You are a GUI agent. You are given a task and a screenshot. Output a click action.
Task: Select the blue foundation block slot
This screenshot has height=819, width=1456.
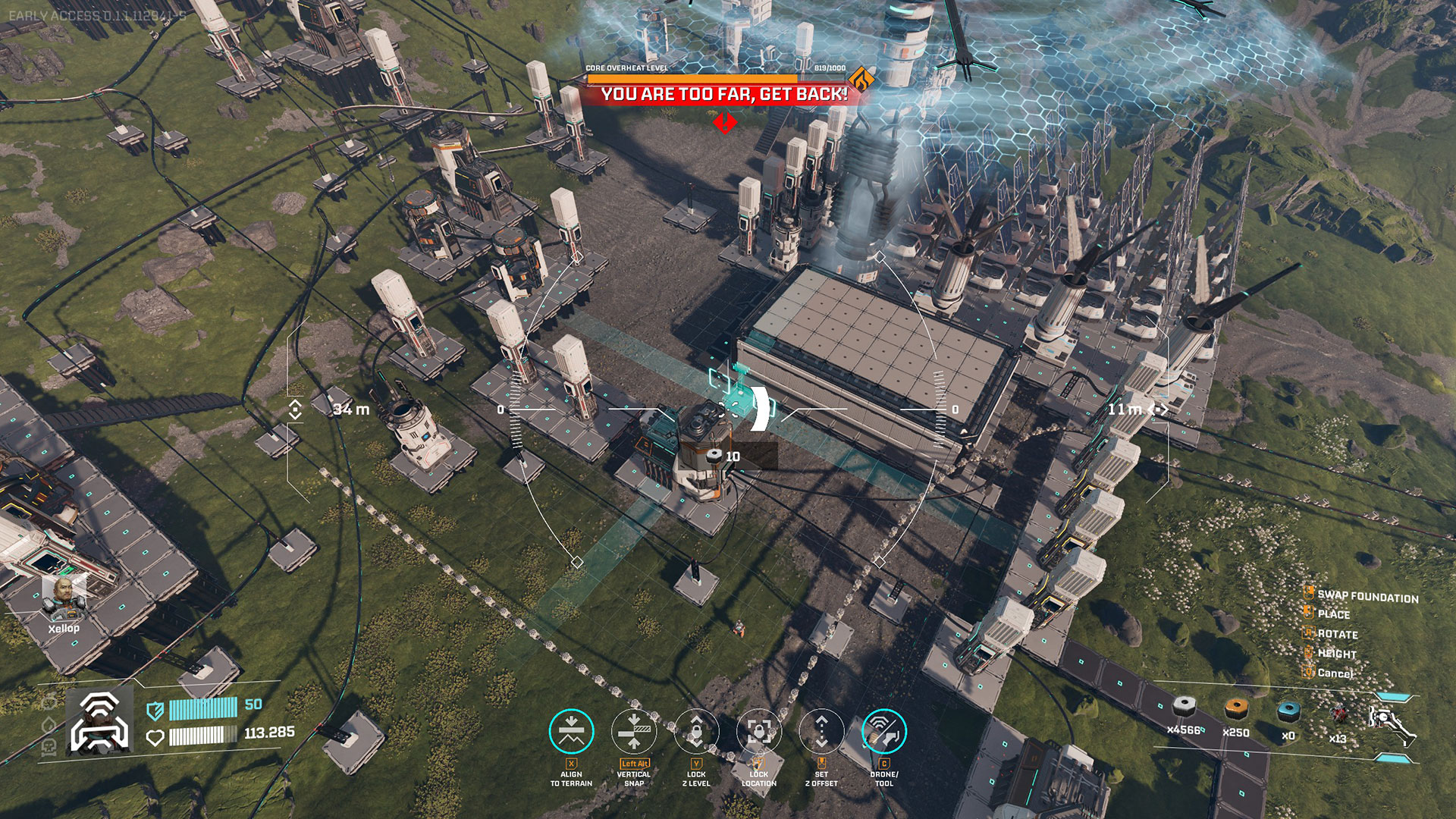pyautogui.click(x=1288, y=713)
